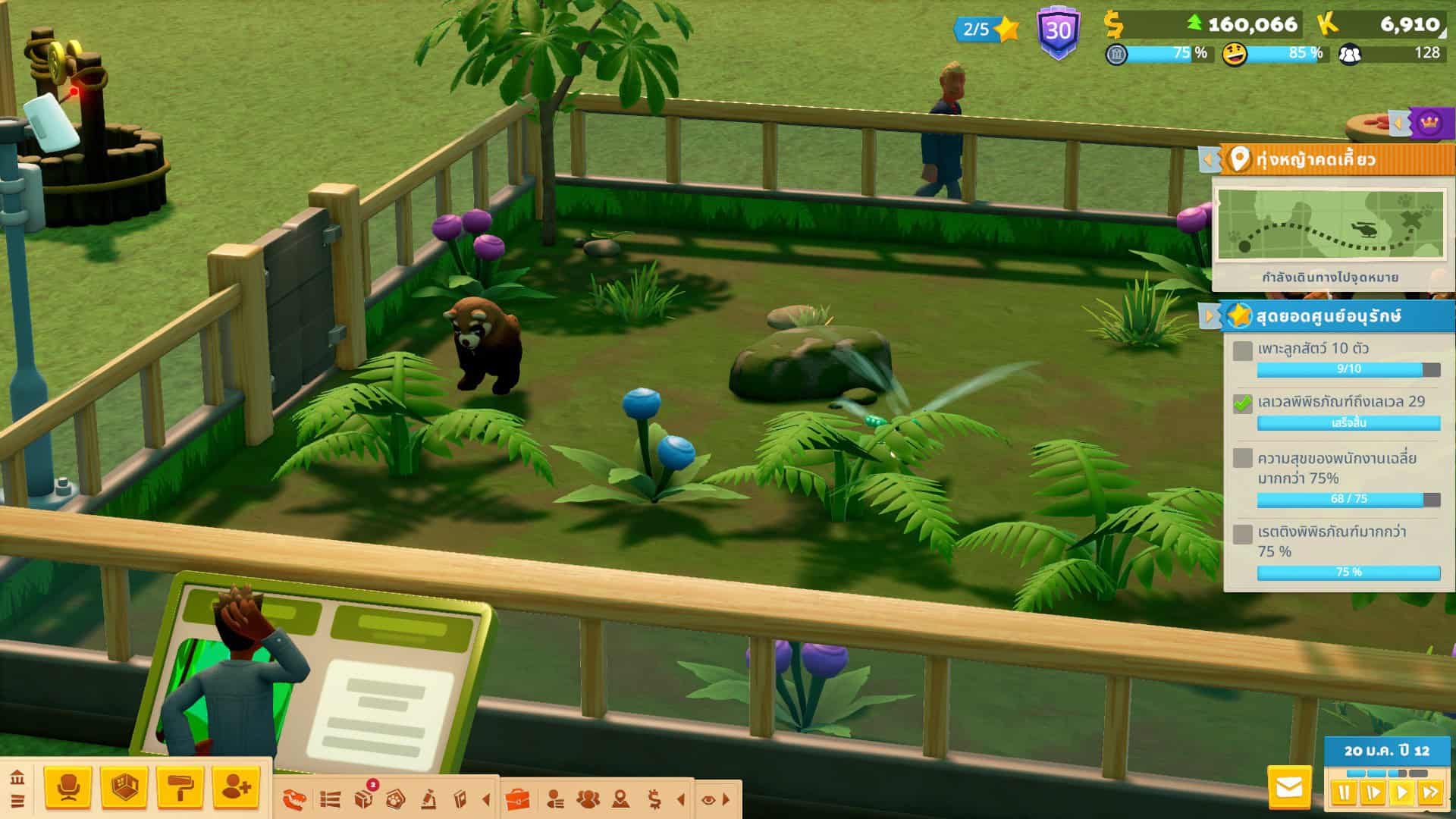Screen dimensions: 1456x819
Task: Open the briefcase management menu
Action: [x=517, y=799]
